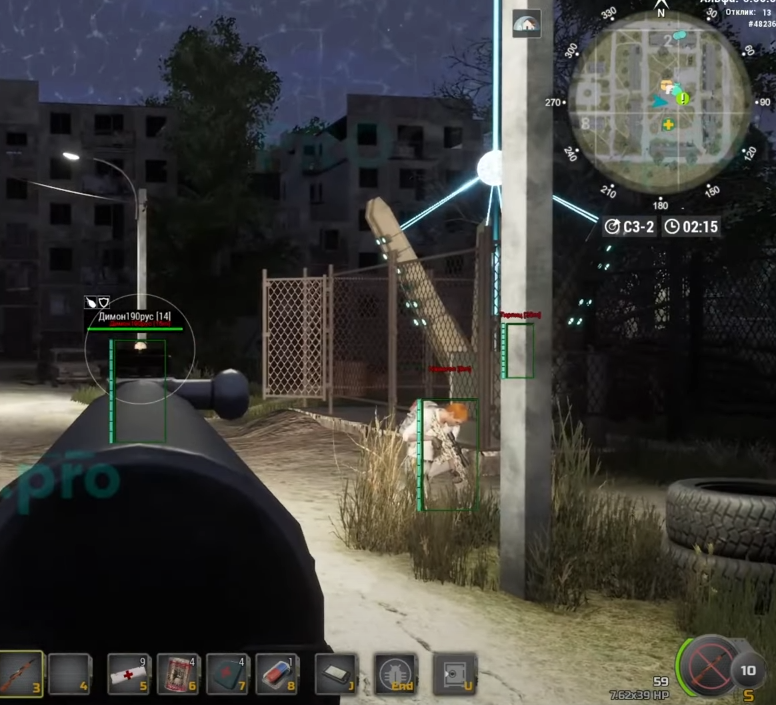Click the shelter house icon beside the minimap
Screen dimensions: 776x705
click(x=526, y=23)
